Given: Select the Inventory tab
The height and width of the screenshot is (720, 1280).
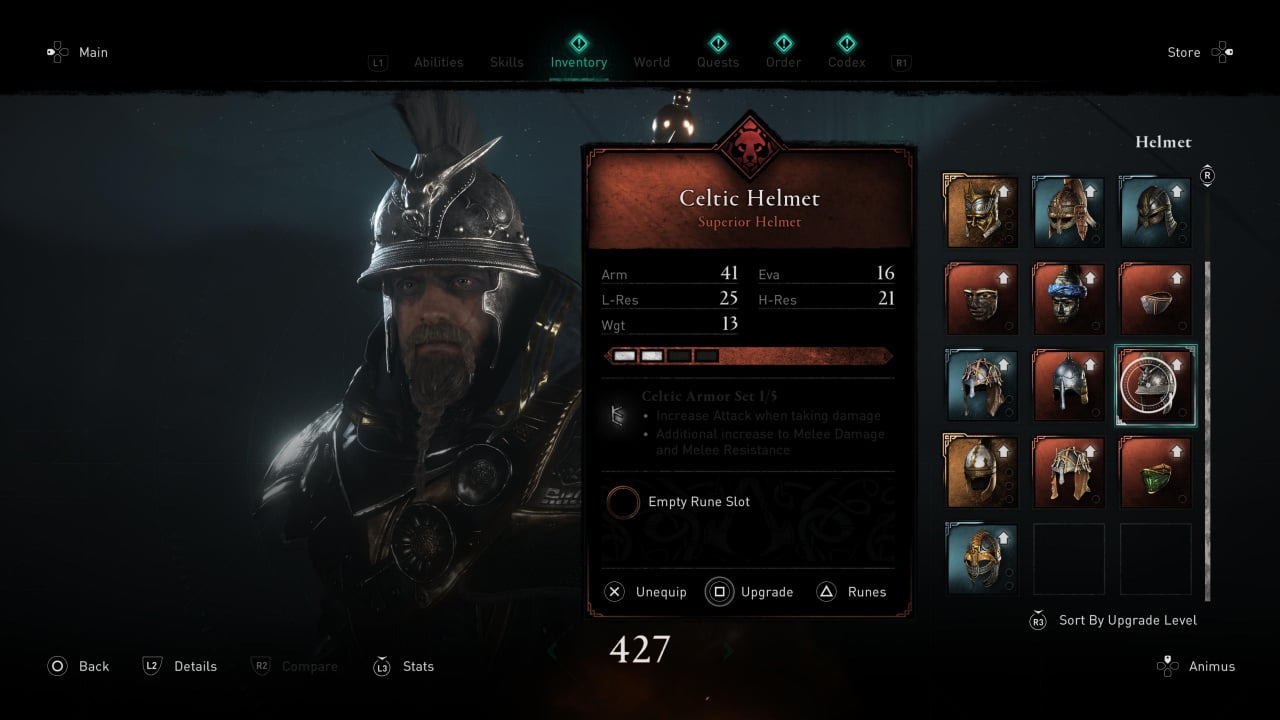Looking at the screenshot, I should (578, 62).
